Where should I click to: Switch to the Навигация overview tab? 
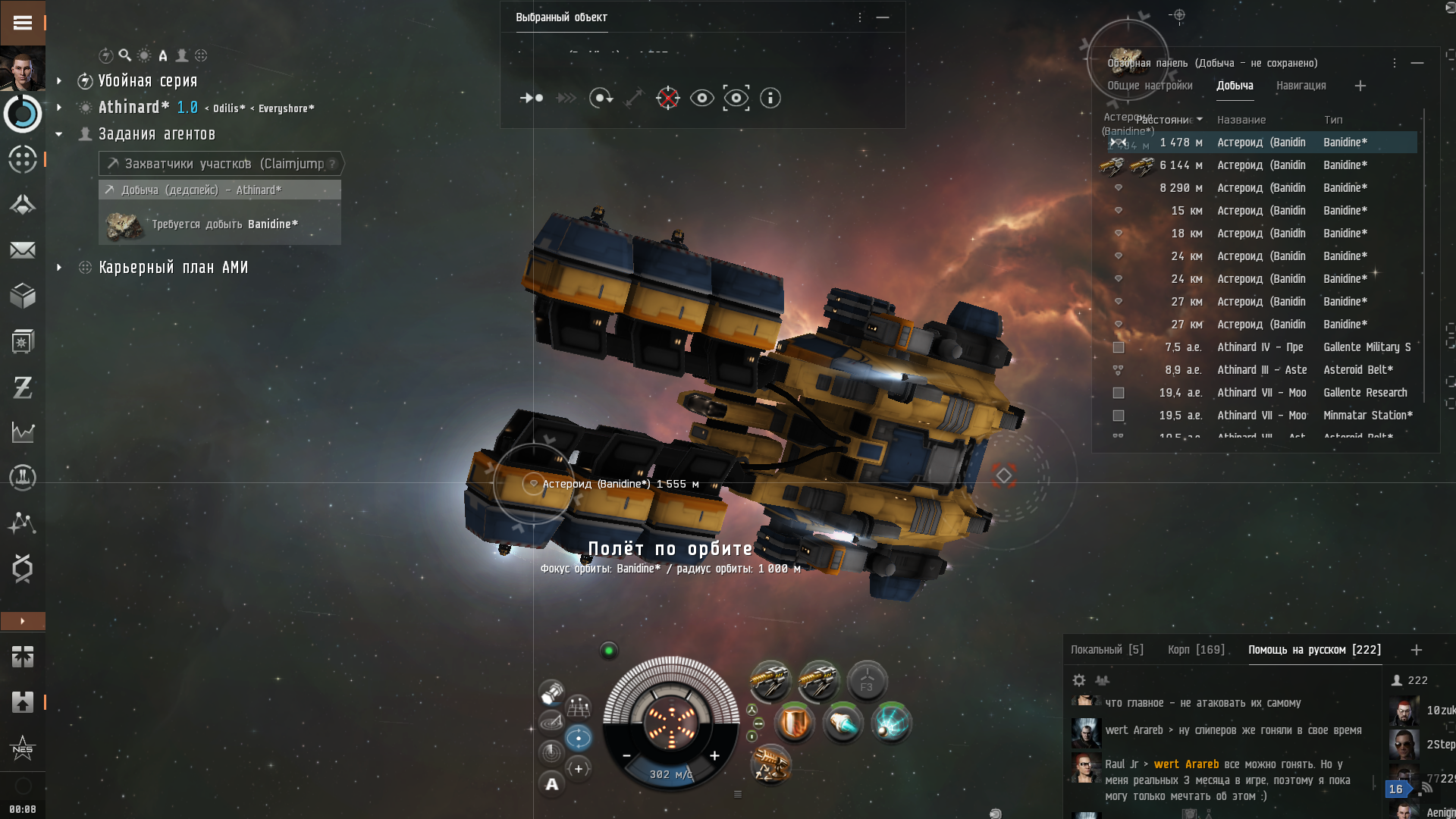(1301, 86)
